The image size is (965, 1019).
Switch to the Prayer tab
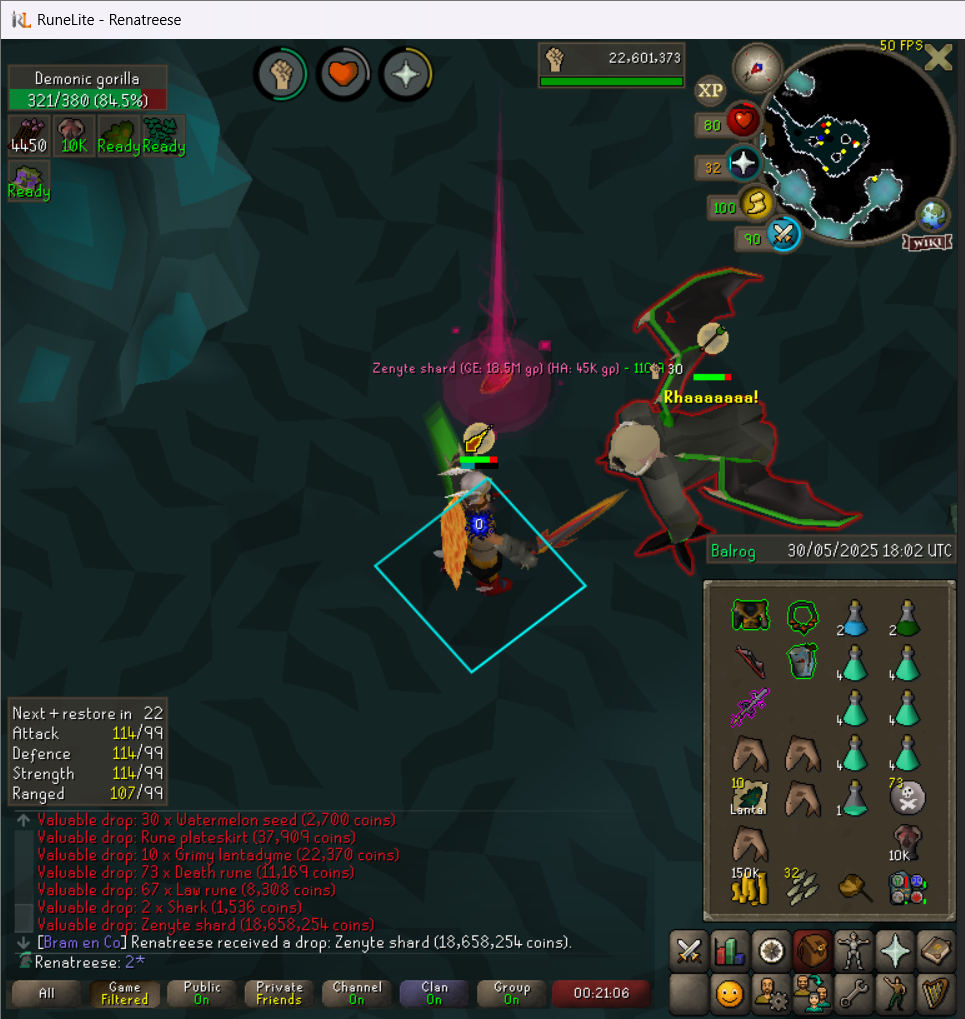tap(893, 950)
